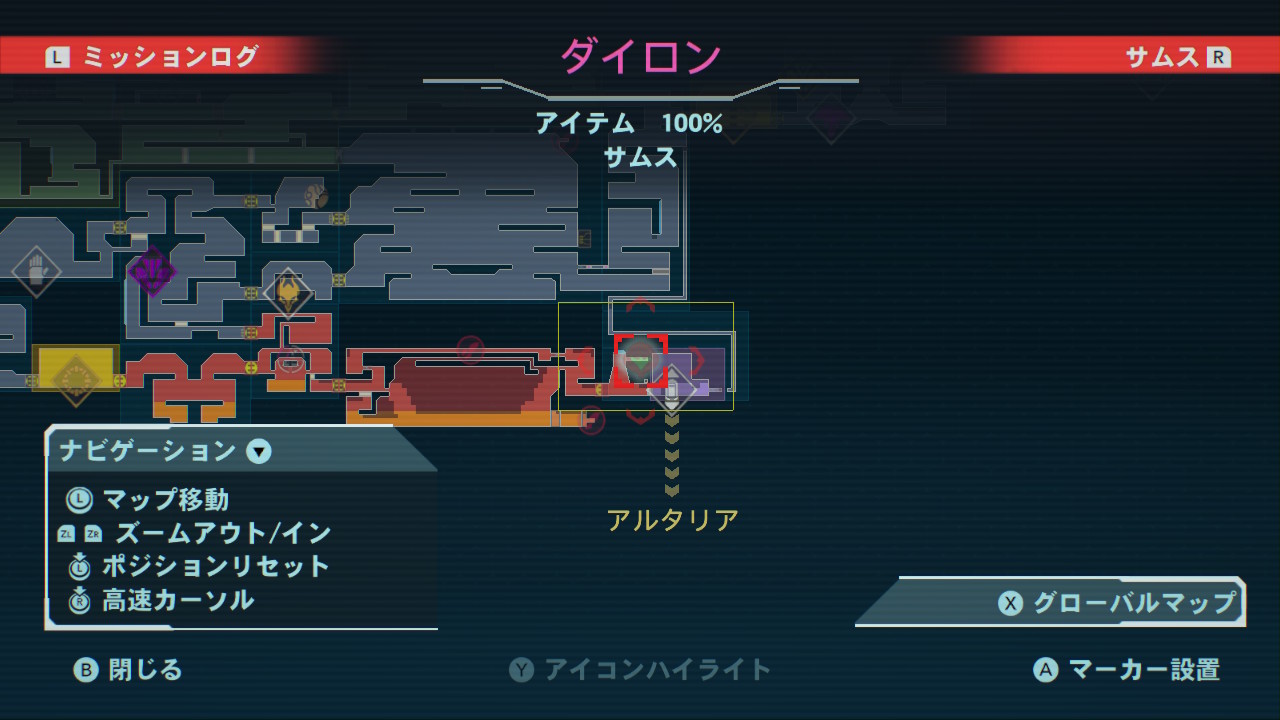Select the map station sphere icon upper left
This screenshot has height=720, width=1280.
click(x=315, y=195)
